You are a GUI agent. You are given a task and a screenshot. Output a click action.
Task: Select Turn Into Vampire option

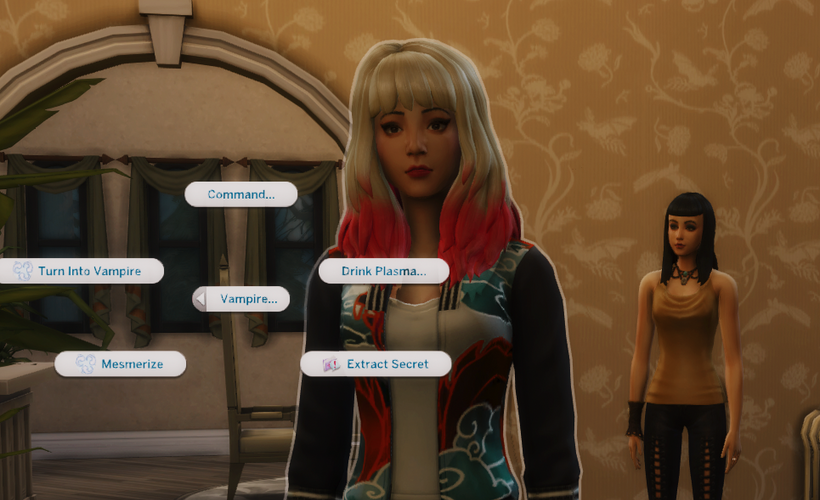tap(82, 270)
